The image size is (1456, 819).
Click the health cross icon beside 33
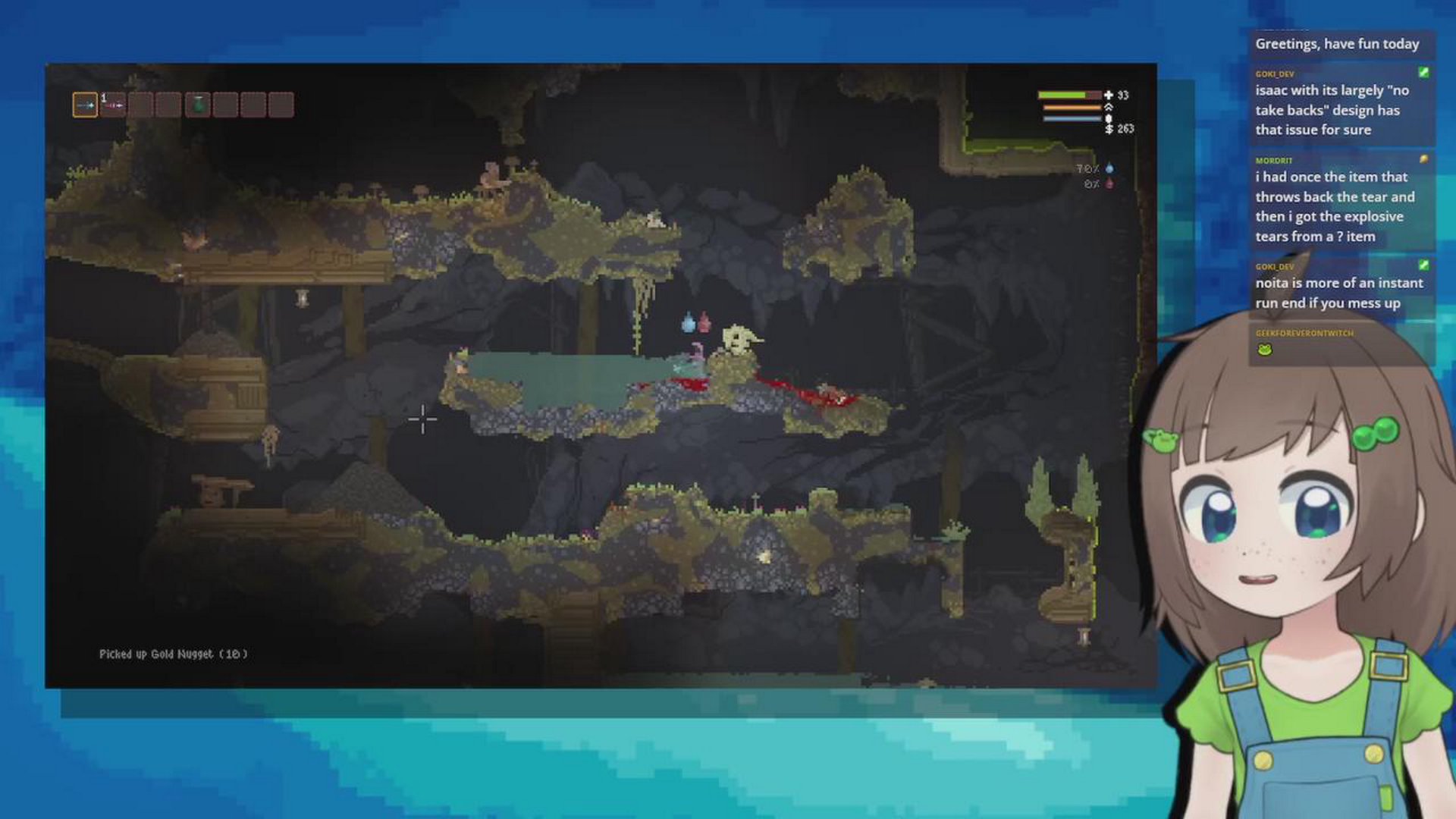pyautogui.click(x=1109, y=96)
